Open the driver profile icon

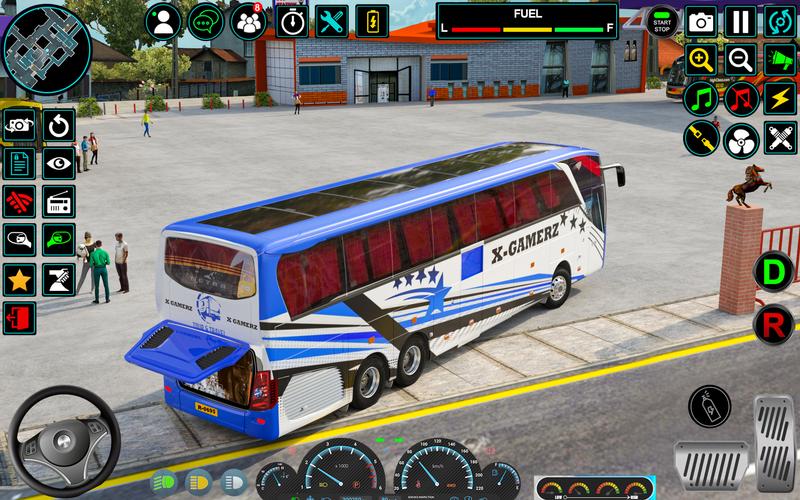tap(163, 21)
